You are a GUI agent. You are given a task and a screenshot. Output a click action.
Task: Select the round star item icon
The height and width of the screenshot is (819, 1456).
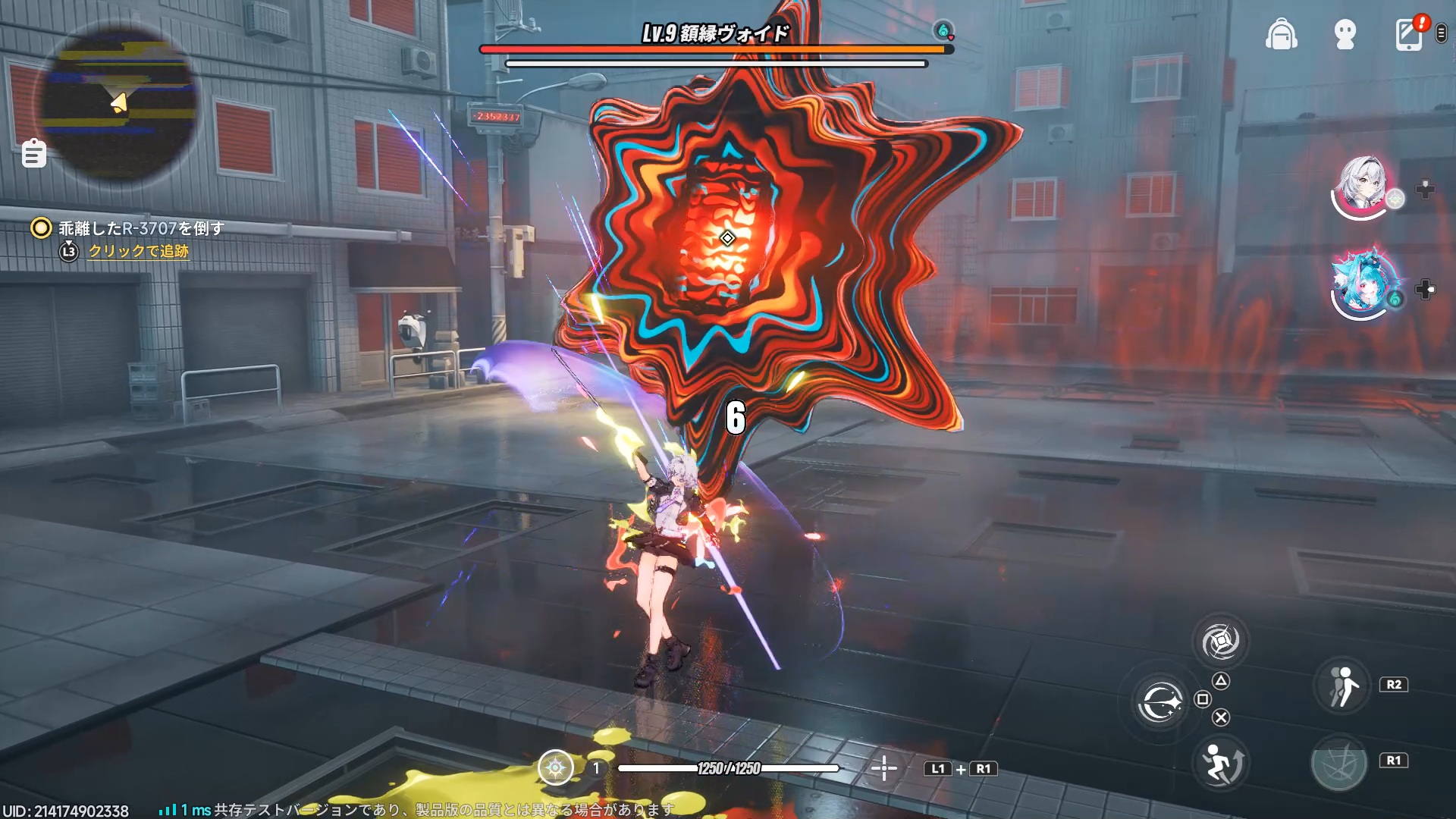tap(556, 768)
